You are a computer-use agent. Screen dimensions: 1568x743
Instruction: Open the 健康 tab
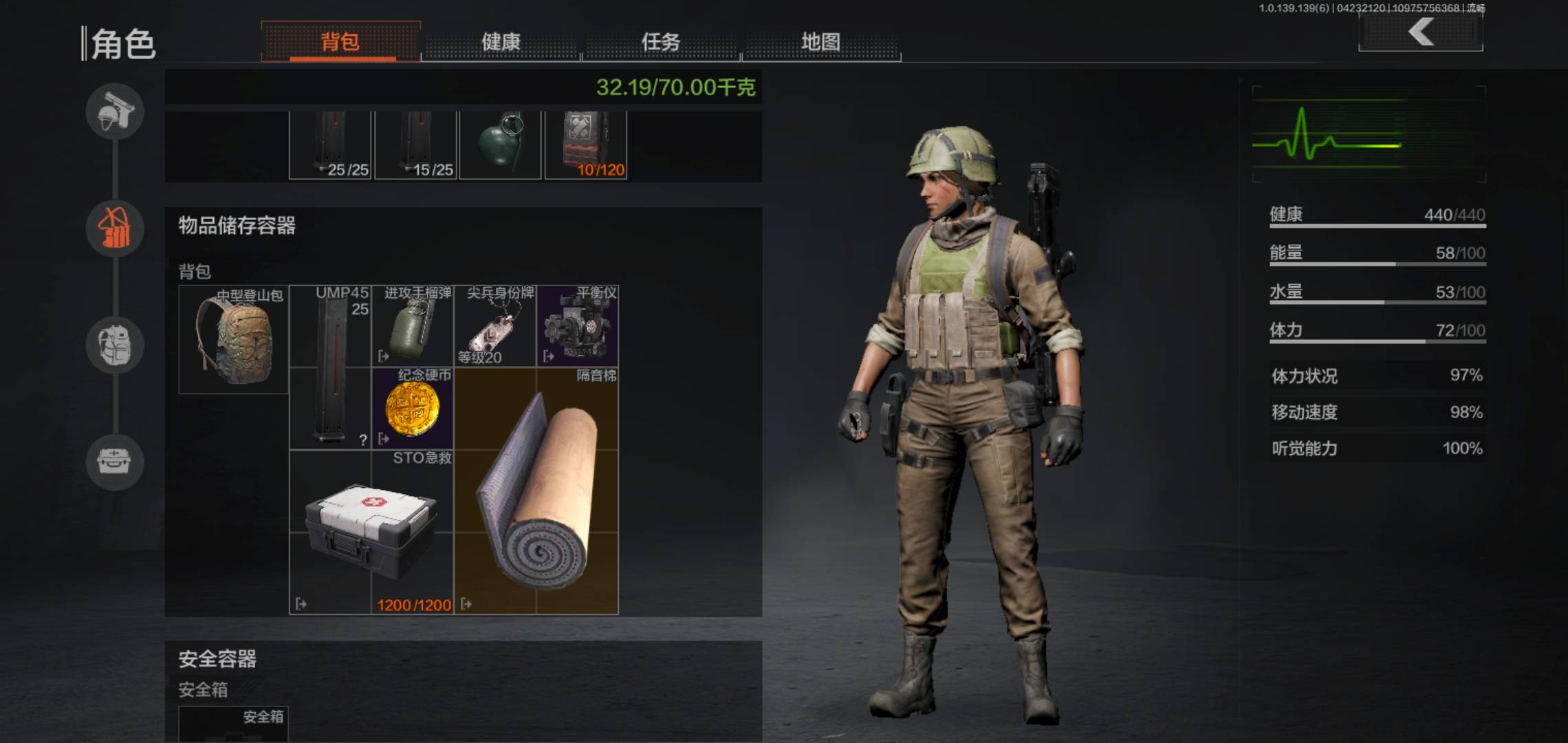click(x=501, y=42)
